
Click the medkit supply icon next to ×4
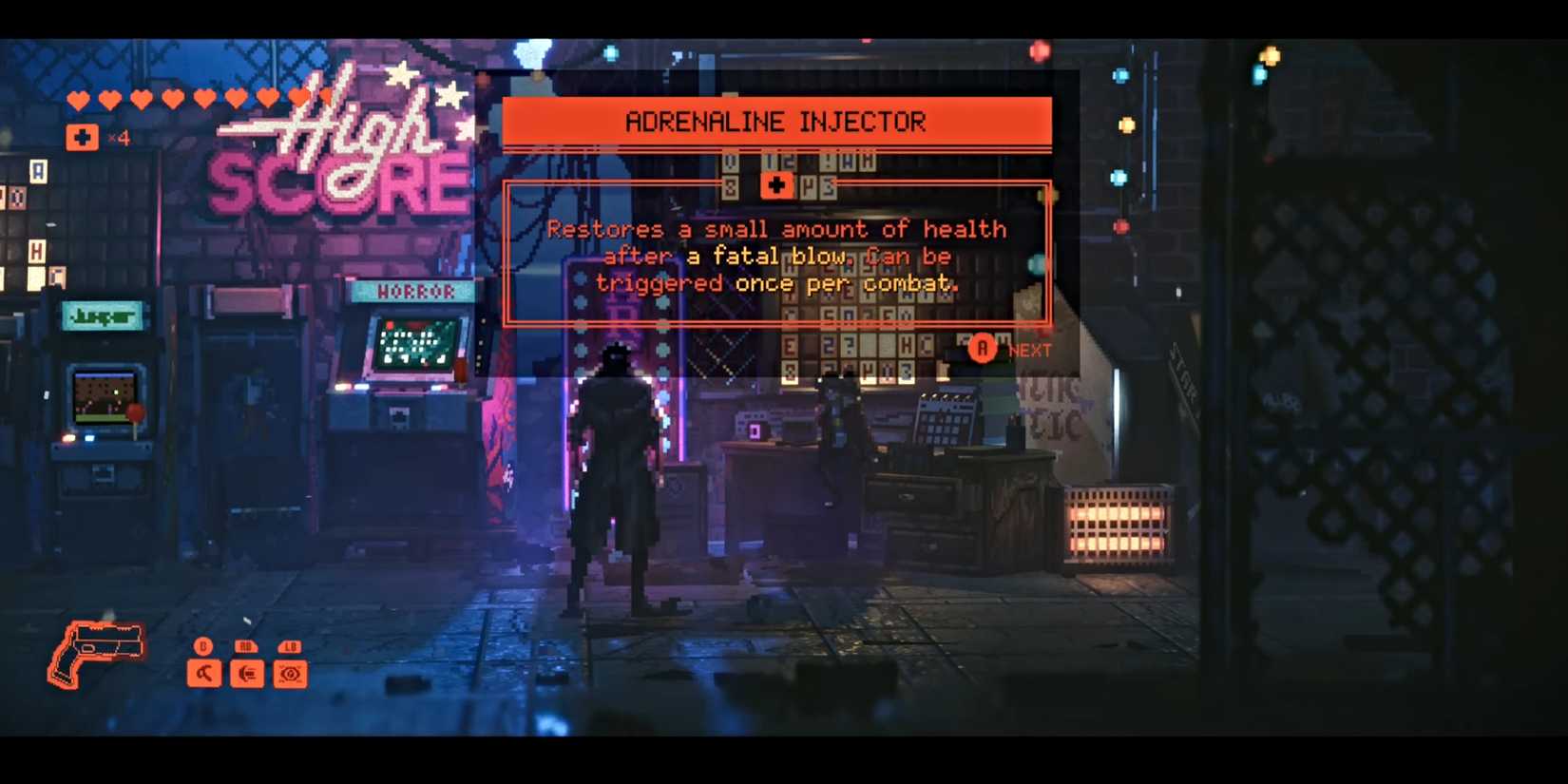(81, 137)
